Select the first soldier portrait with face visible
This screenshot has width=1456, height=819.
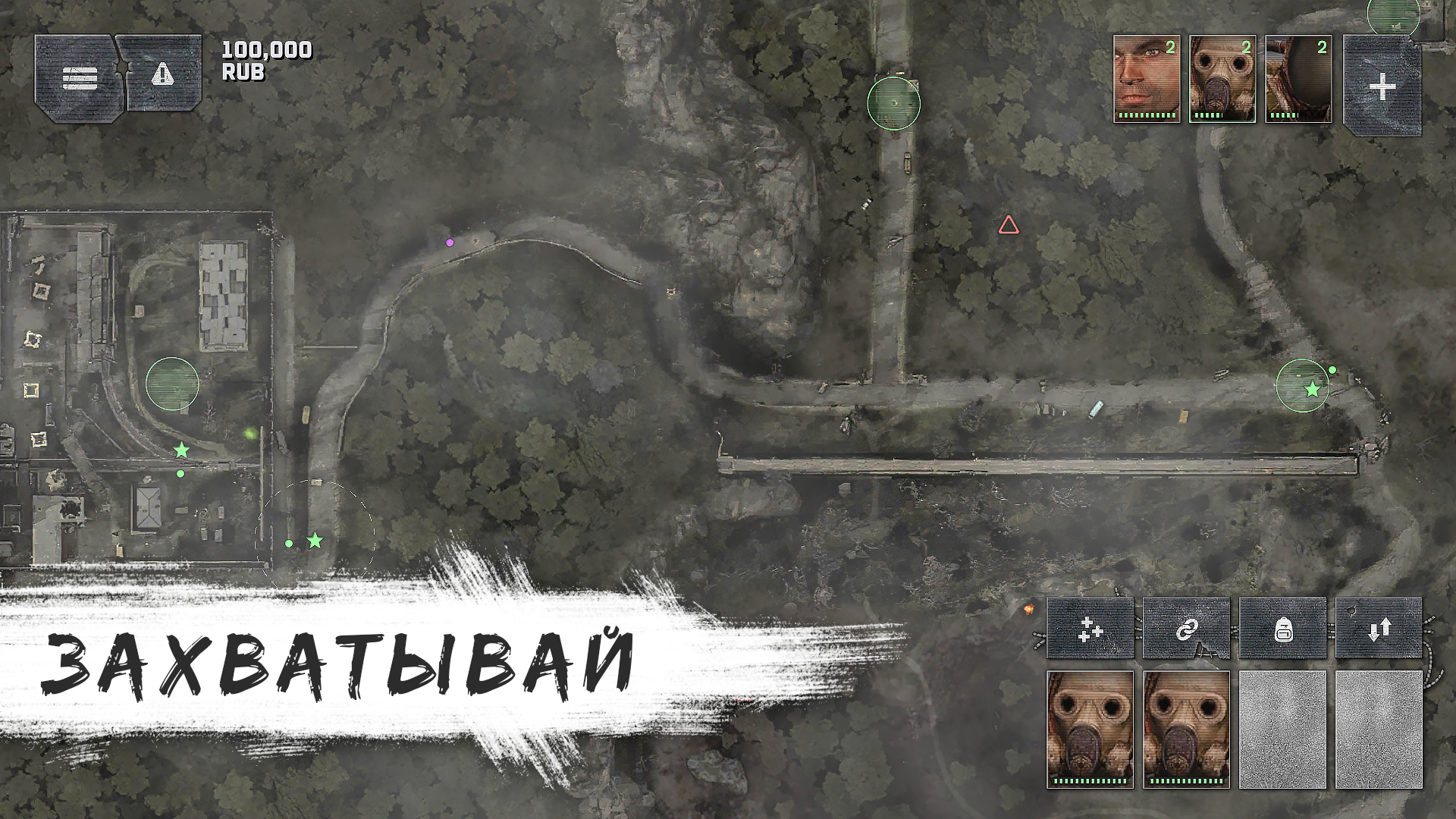[1147, 80]
